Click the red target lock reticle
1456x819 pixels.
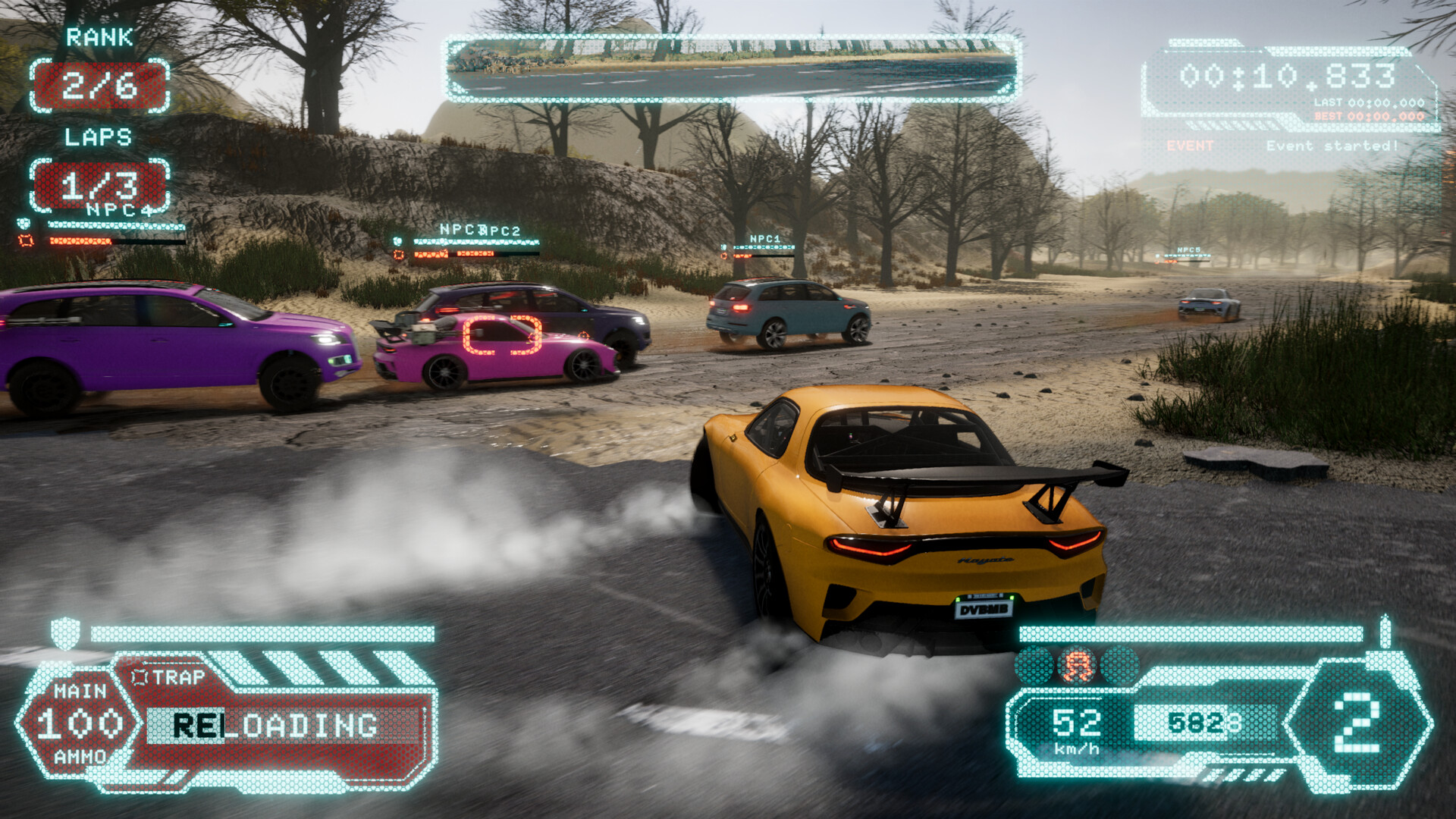(x=502, y=335)
